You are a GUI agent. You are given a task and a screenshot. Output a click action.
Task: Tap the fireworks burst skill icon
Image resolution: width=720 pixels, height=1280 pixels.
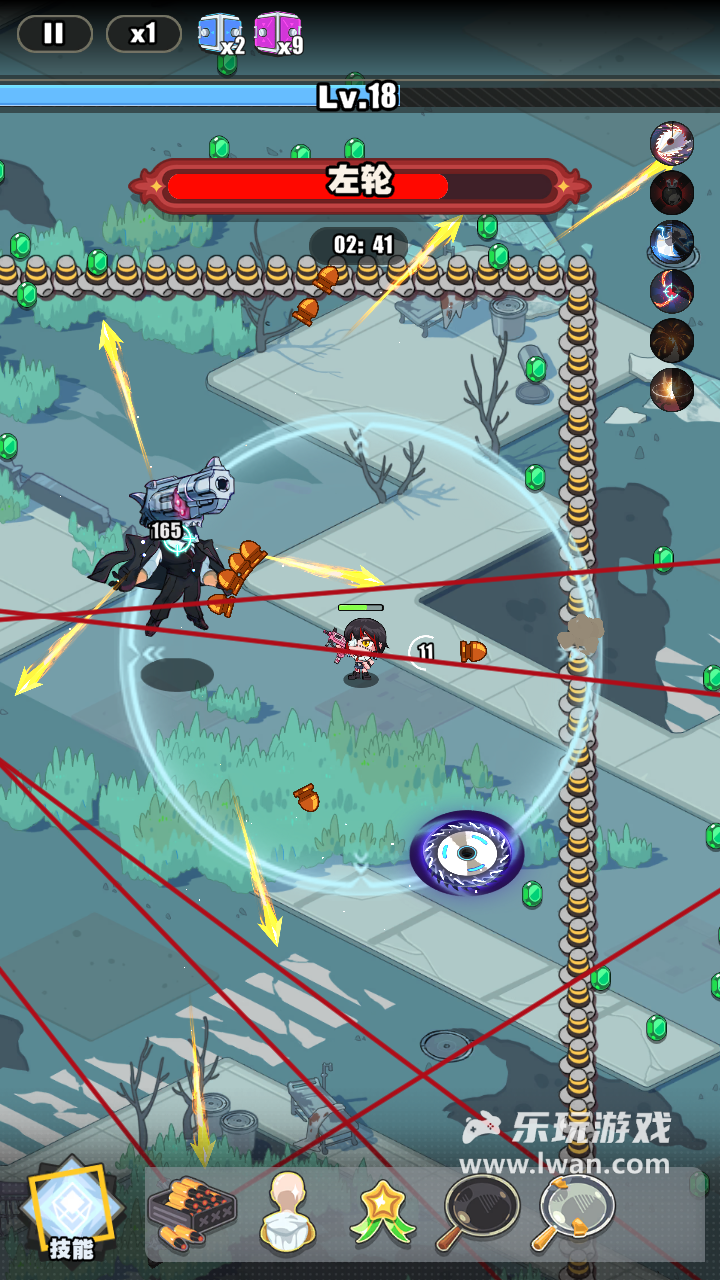point(672,341)
